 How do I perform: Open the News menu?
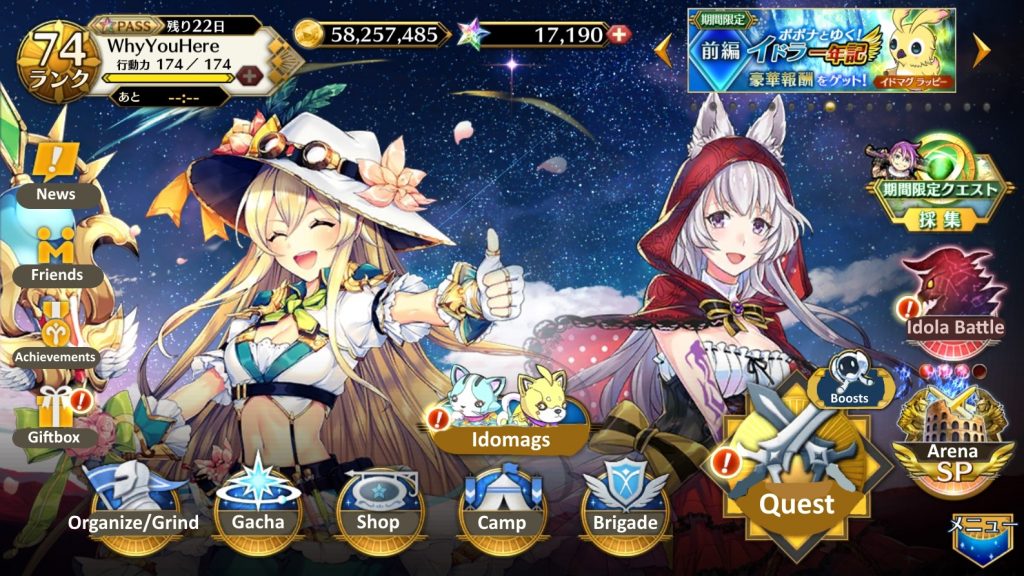click(56, 172)
